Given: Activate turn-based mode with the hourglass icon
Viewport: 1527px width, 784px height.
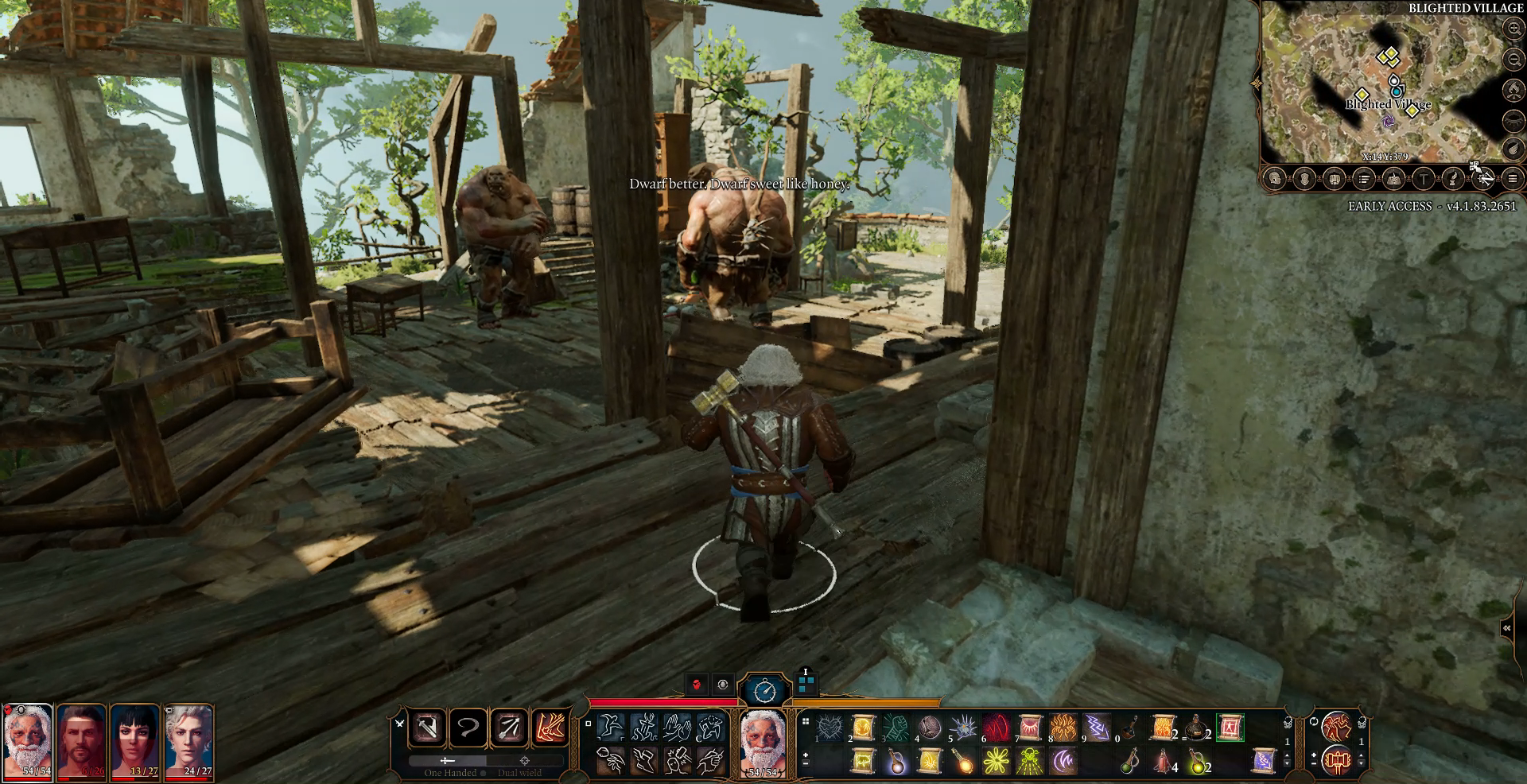Looking at the screenshot, I should [764, 691].
